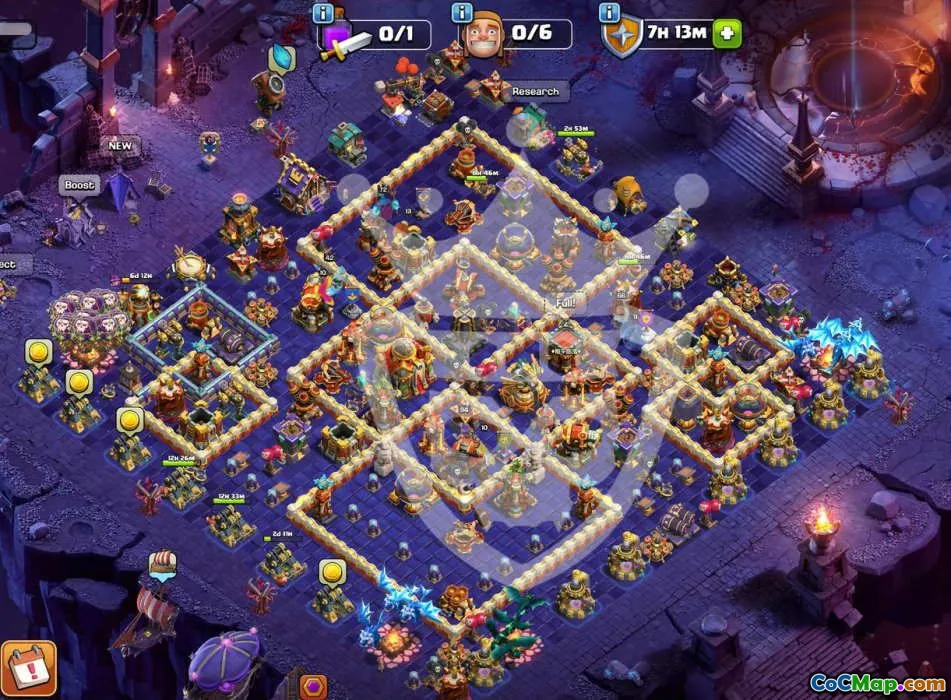Tap the Research label bubble
Screen dimensions: 951x700
pos(535,92)
